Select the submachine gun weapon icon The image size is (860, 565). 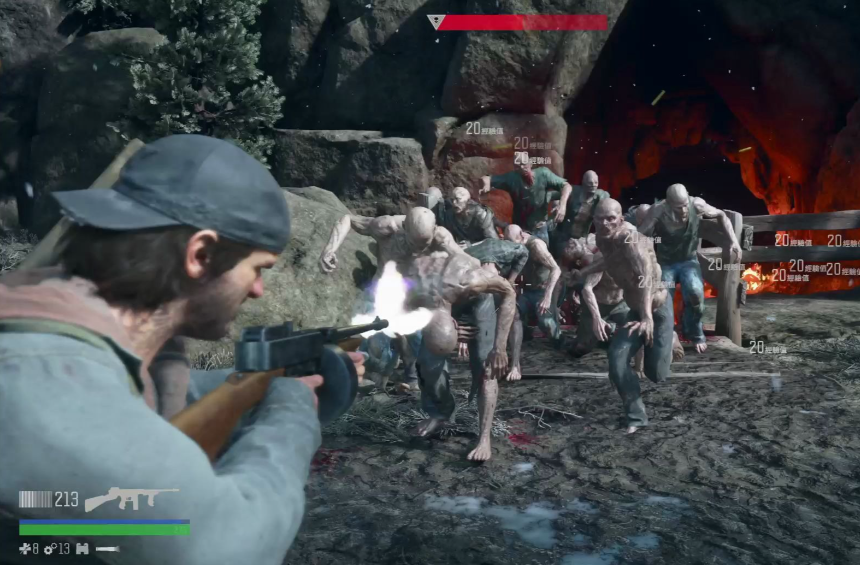131,497
